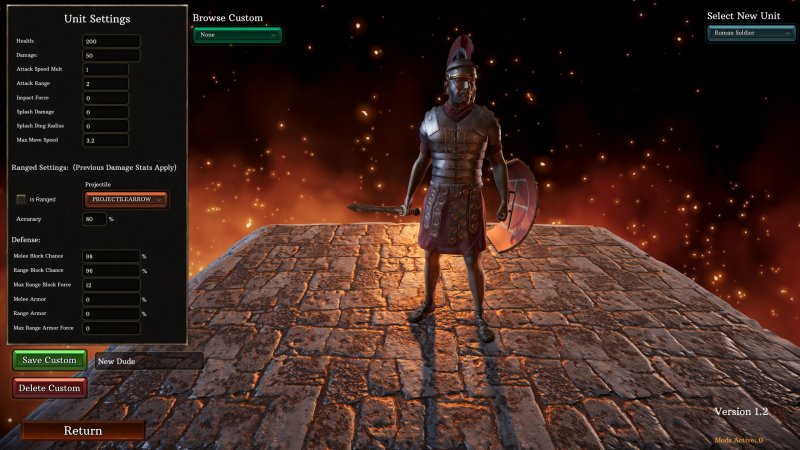Screen dimensions: 800x450
Task: Edit the Max Move Speed field
Action: [x=105, y=141]
